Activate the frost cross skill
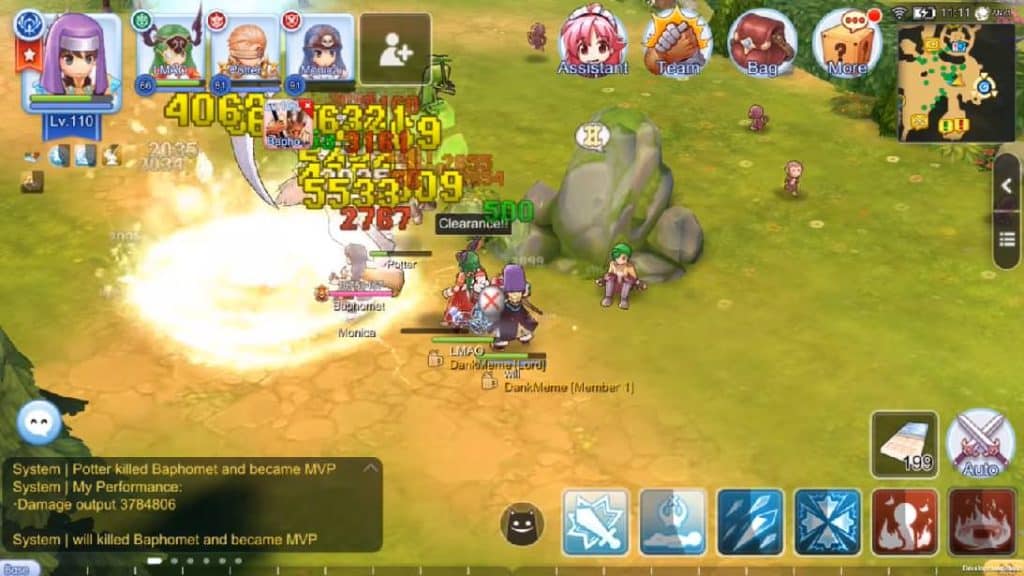1024x576 pixels. pyautogui.click(x=828, y=522)
